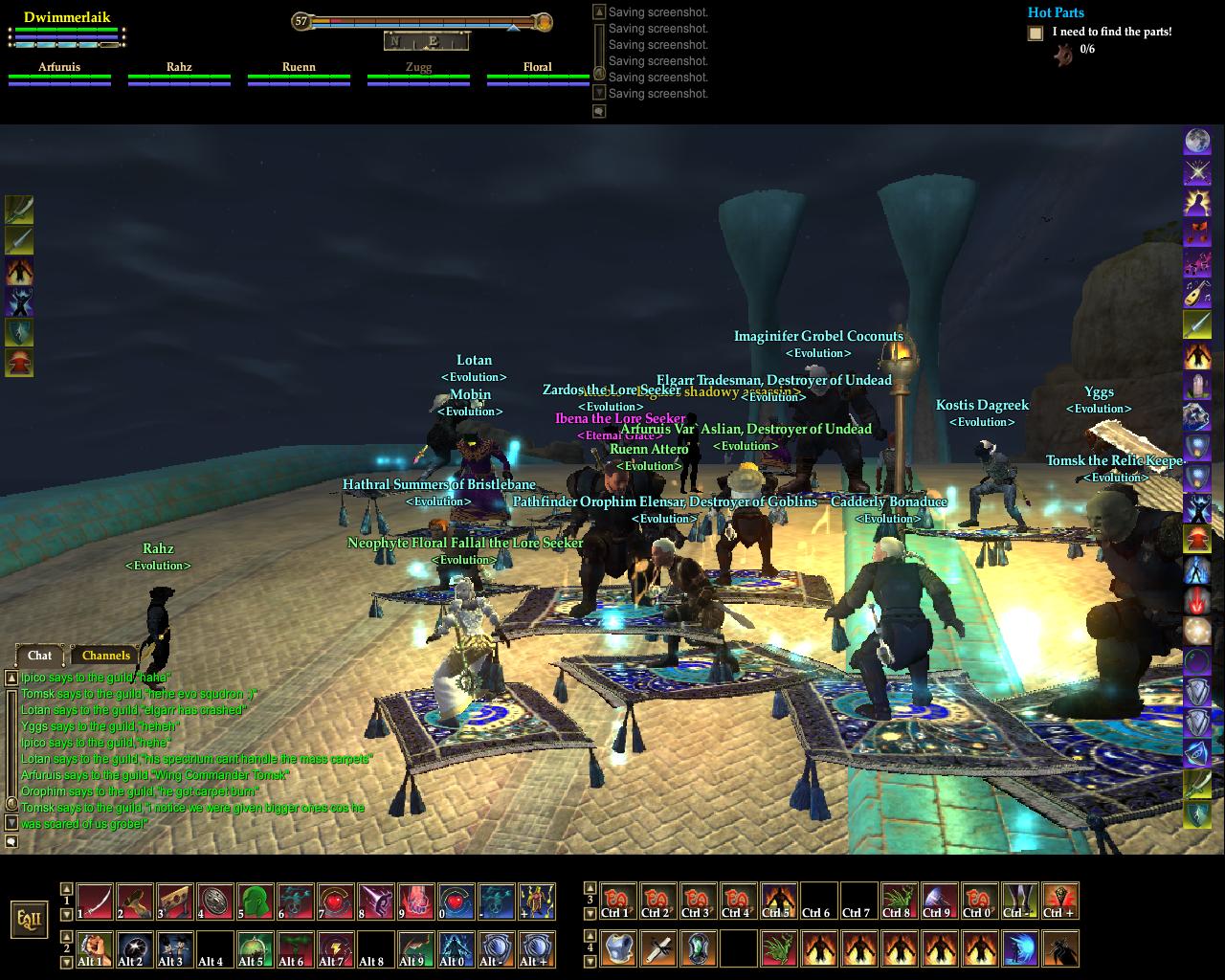The width and height of the screenshot is (1225, 980).
Task: Click the Ctrl 1 macro hotkey
Action: point(618,902)
